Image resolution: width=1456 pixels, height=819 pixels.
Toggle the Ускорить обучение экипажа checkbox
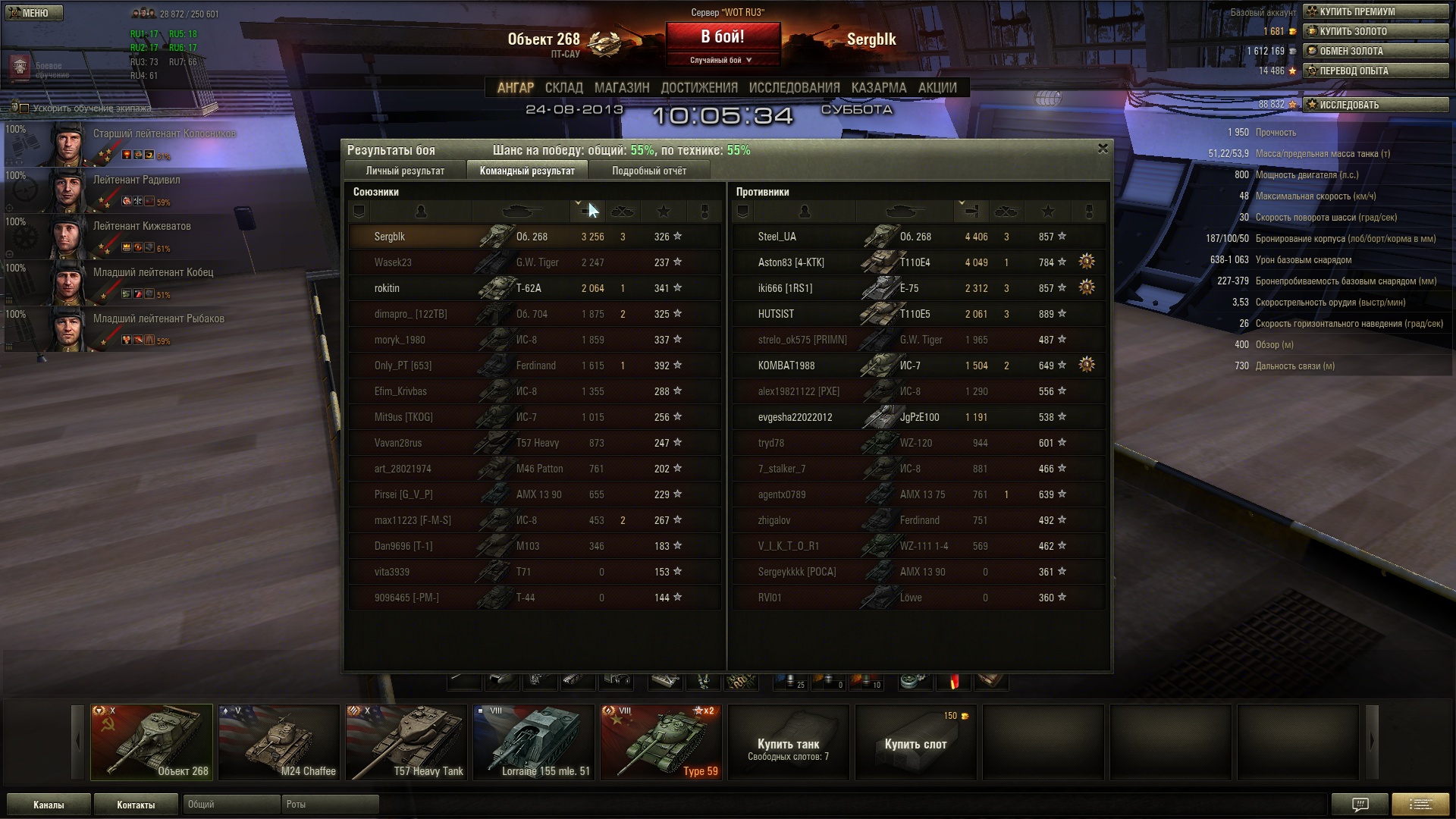(x=24, y=108)
